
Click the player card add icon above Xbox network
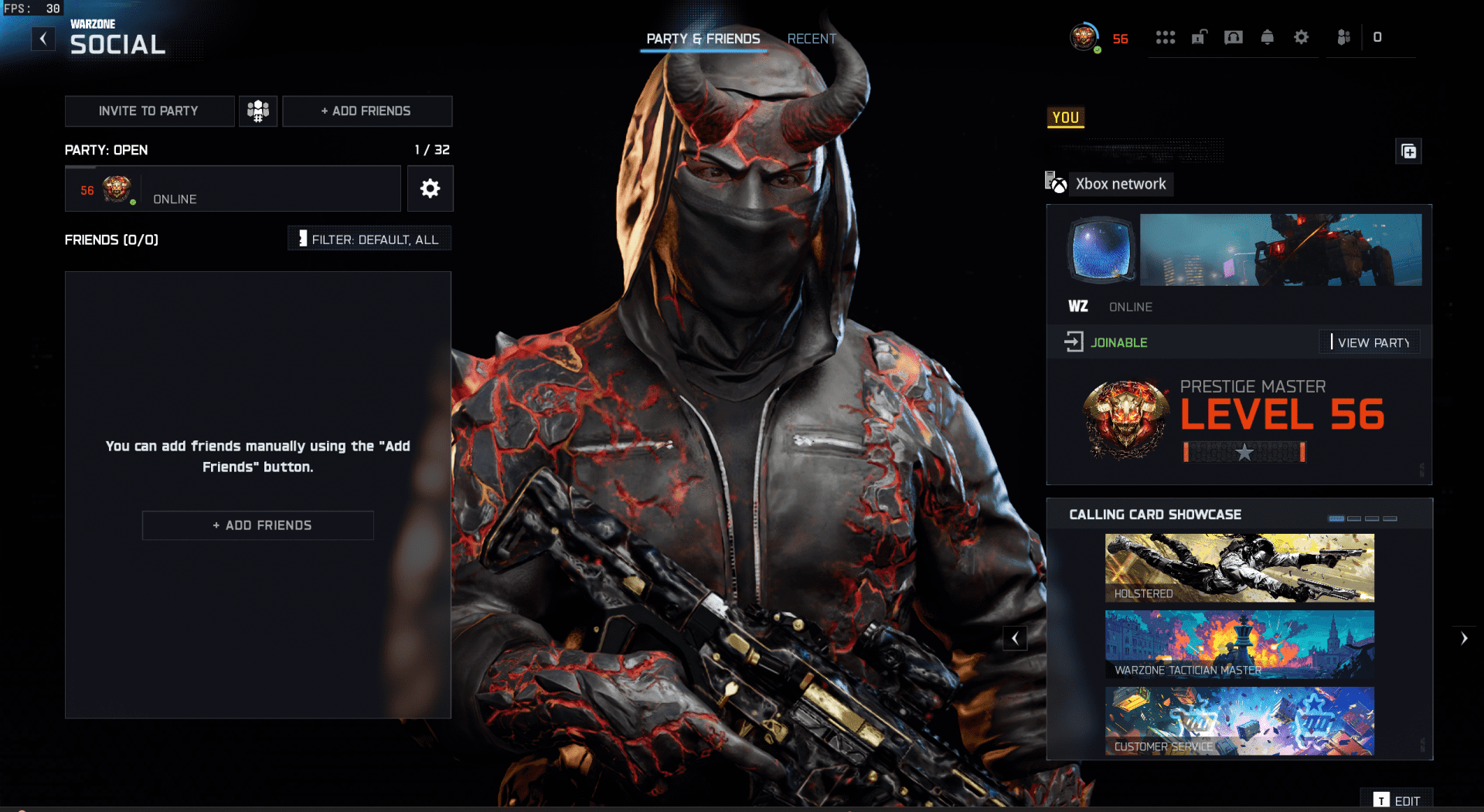coord(1408,151)
